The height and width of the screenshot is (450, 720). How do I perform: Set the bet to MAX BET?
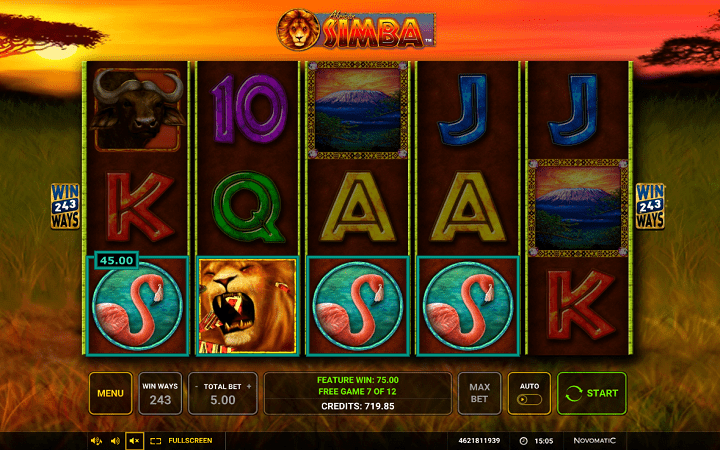(x=479, y=393)
